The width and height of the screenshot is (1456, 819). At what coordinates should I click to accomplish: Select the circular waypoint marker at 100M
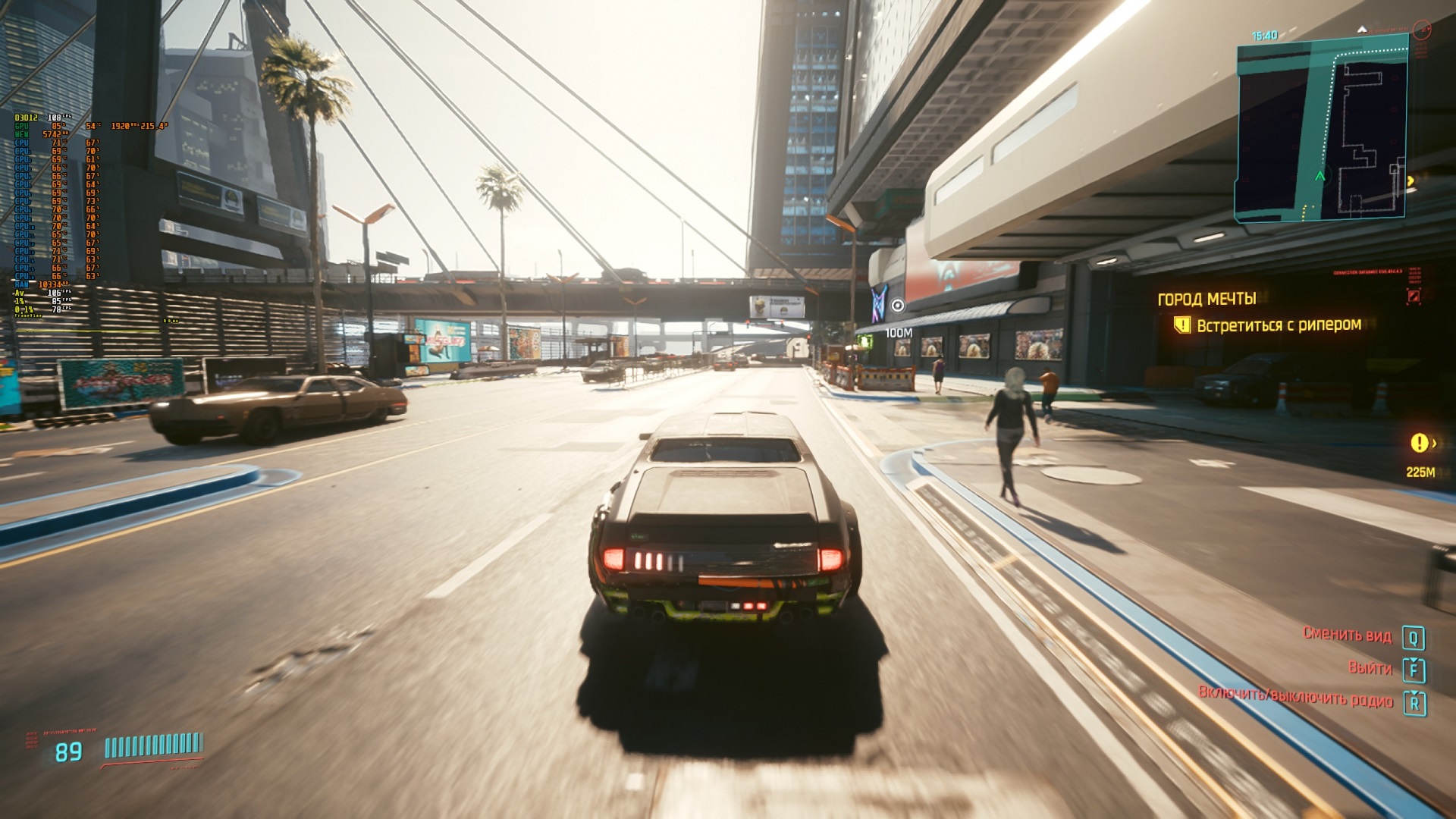(x=898, y=306)
